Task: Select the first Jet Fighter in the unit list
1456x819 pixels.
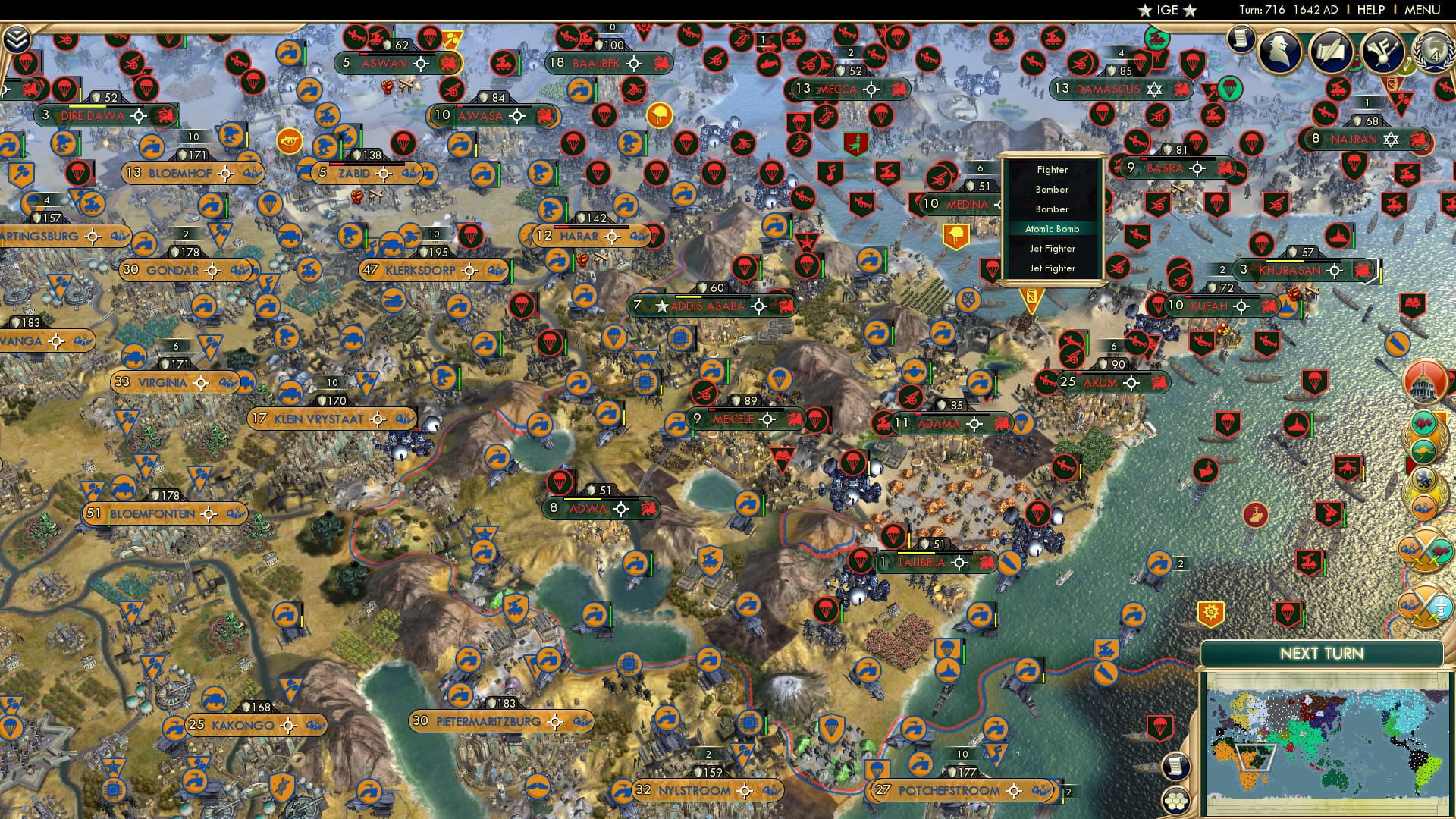Action: pos(1053,249)
